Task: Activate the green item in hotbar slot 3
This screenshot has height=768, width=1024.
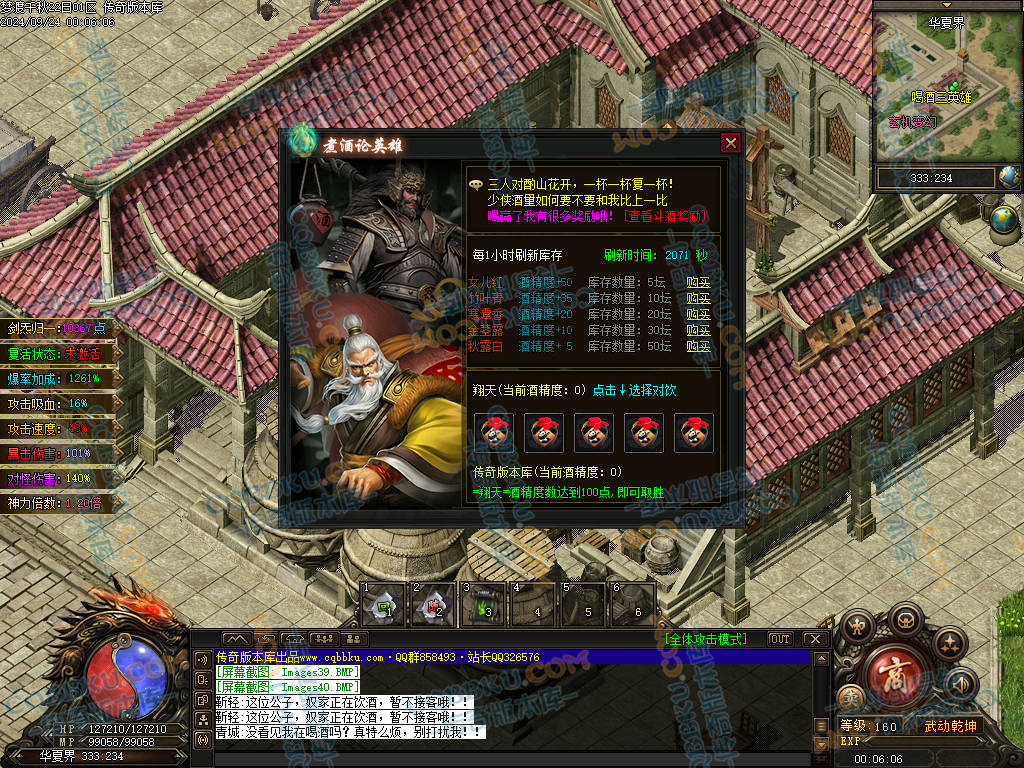Action: pyautogui.click(x=485, y=605)
